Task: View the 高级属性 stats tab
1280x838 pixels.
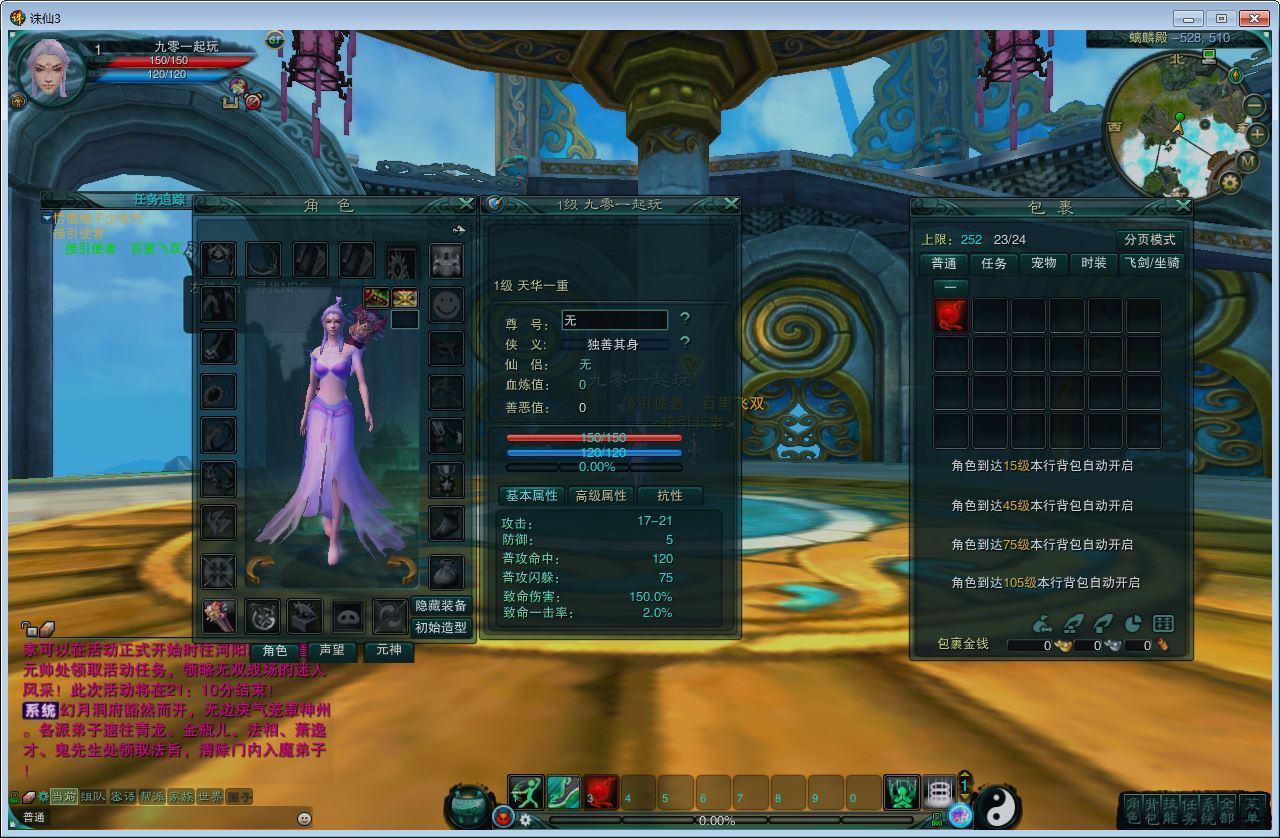Action: [600, 496]
